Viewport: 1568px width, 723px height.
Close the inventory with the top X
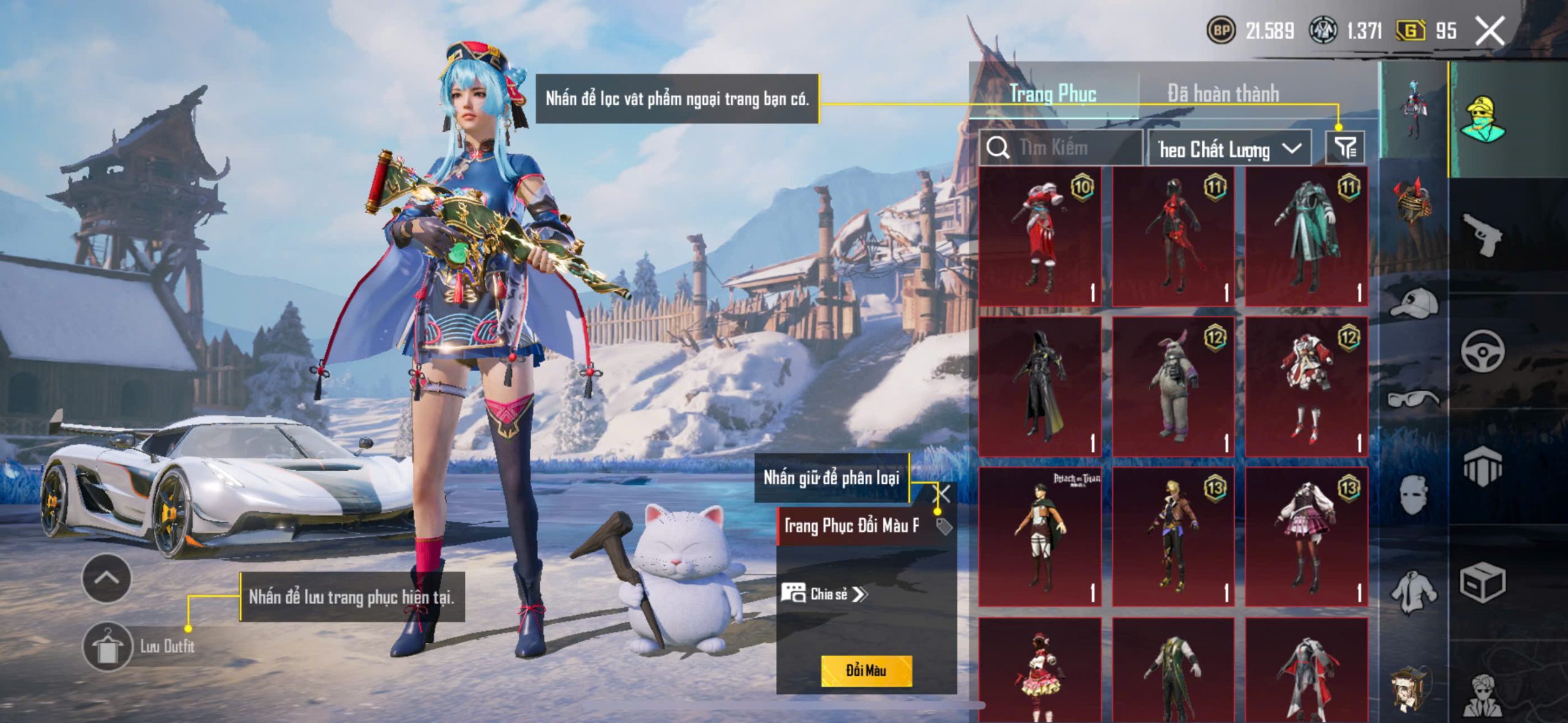click(x=1489, y=31)
